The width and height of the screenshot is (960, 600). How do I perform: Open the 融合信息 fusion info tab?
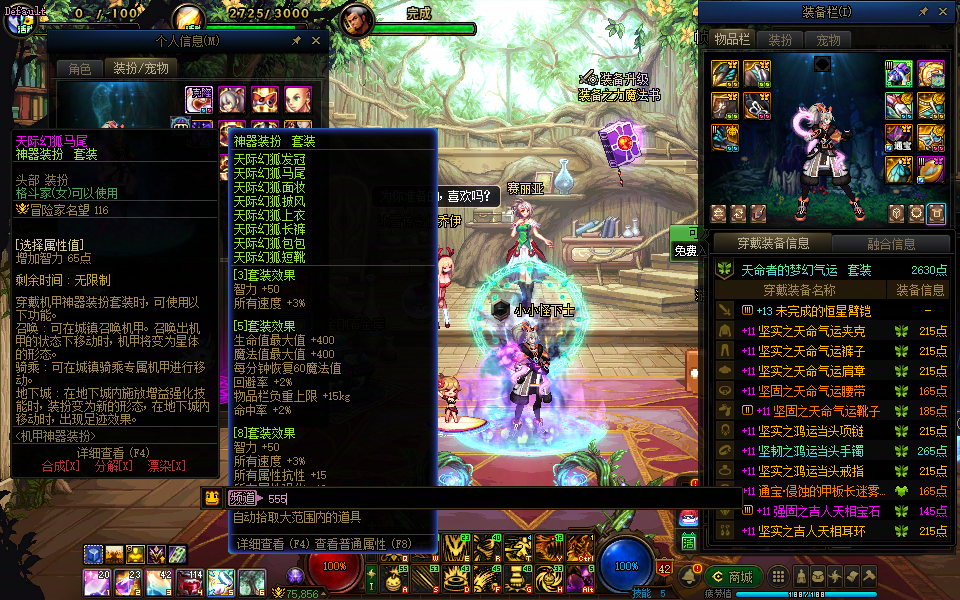tap(890, 243)
